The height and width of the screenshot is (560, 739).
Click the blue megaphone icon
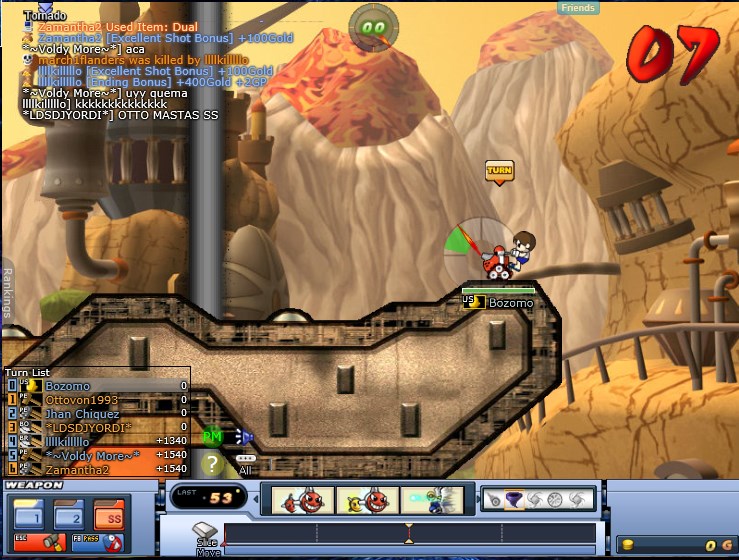pyautogui.click(x=244, y=437)
